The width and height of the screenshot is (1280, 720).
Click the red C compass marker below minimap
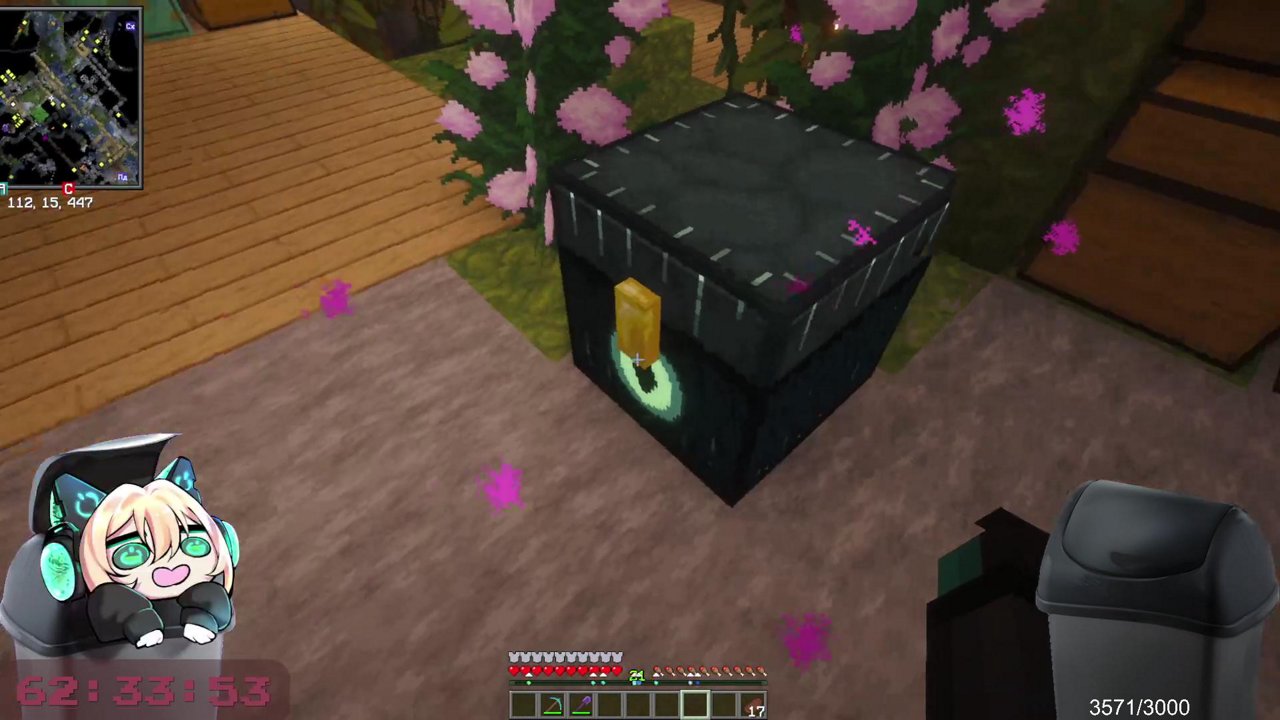coord(69,188)
